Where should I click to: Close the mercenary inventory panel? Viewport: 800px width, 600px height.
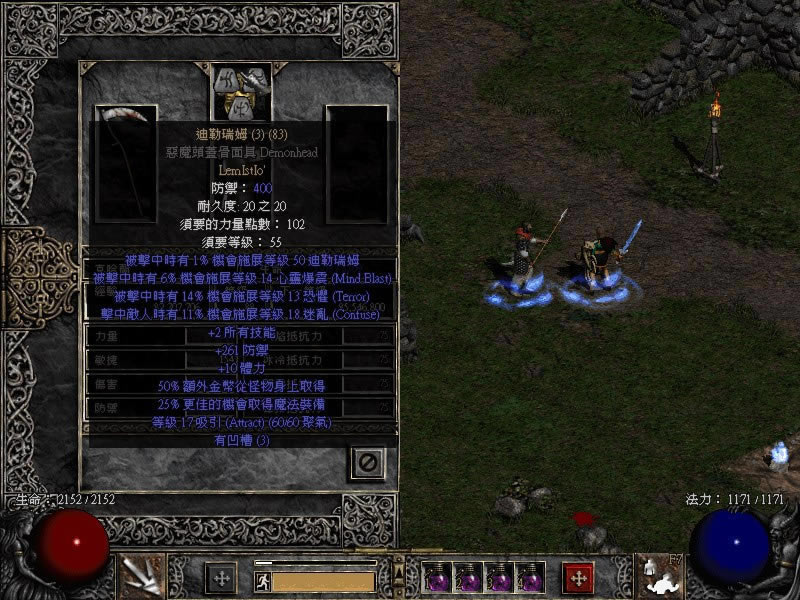point(367,462)
